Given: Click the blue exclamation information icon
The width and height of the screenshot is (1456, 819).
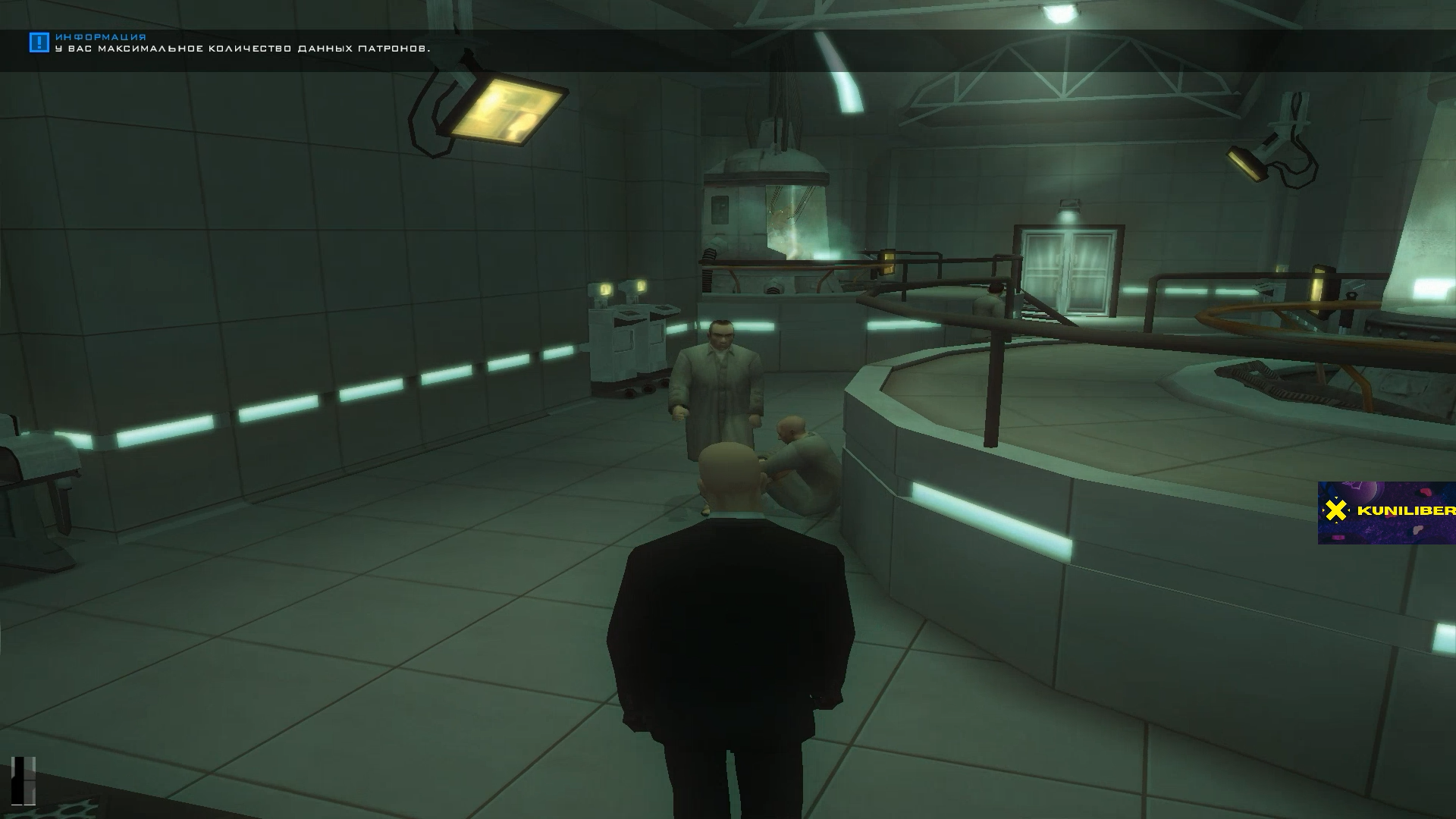Looking at the screenshot, I should (39, 42).
